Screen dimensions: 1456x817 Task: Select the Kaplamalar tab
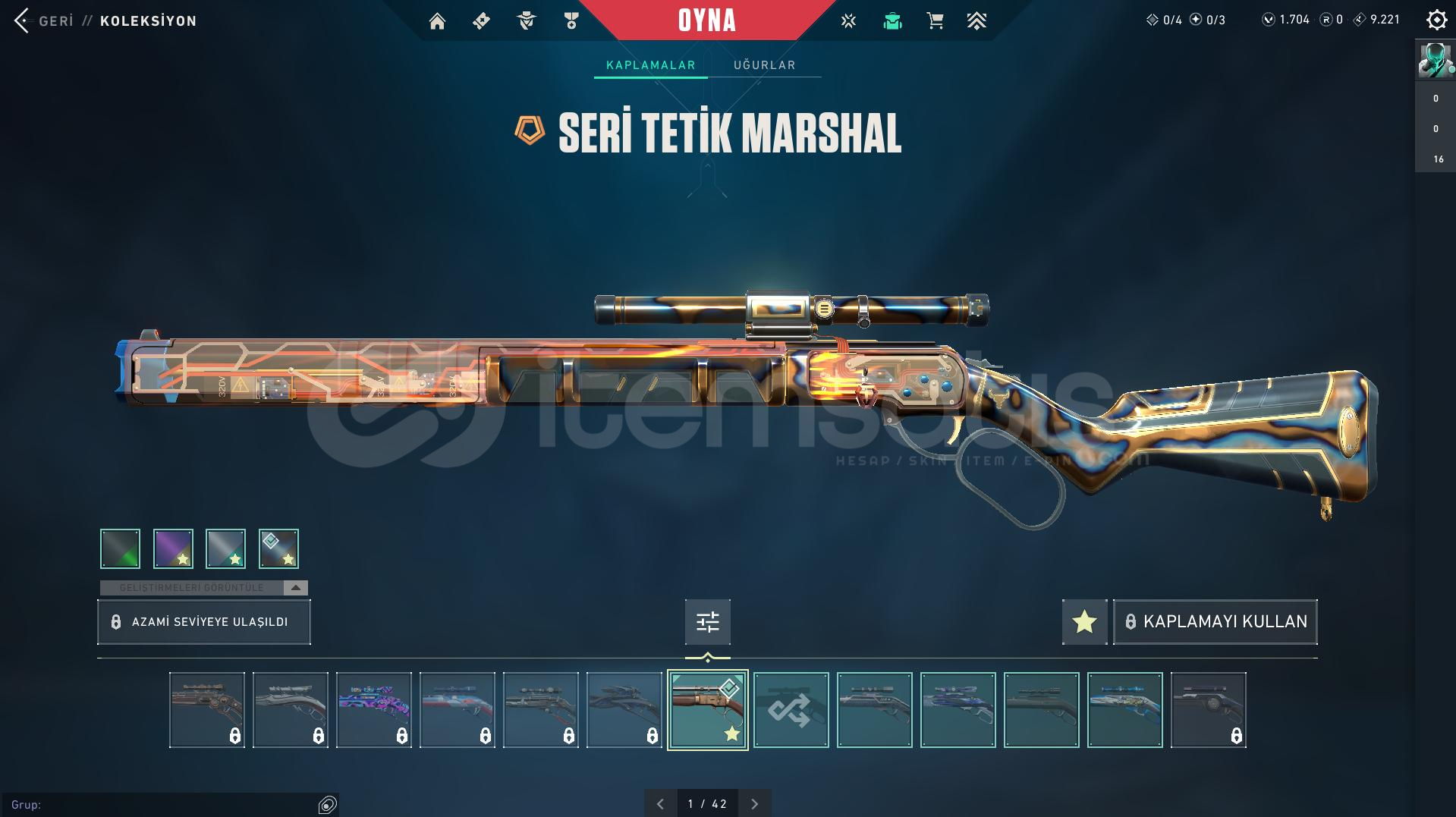click(x=650, y=65)
